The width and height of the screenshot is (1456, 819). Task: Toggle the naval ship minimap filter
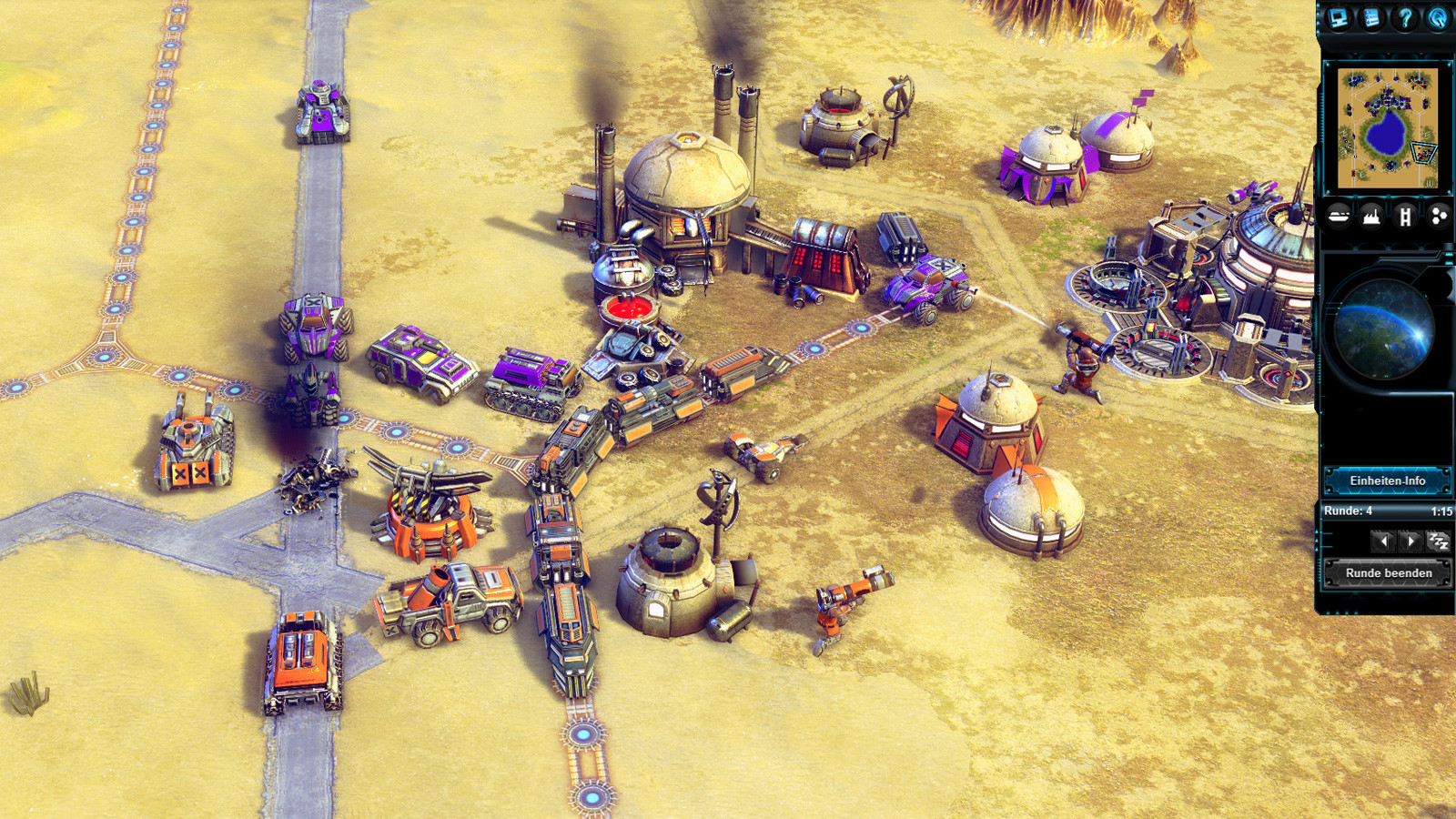coord(1338,216)
